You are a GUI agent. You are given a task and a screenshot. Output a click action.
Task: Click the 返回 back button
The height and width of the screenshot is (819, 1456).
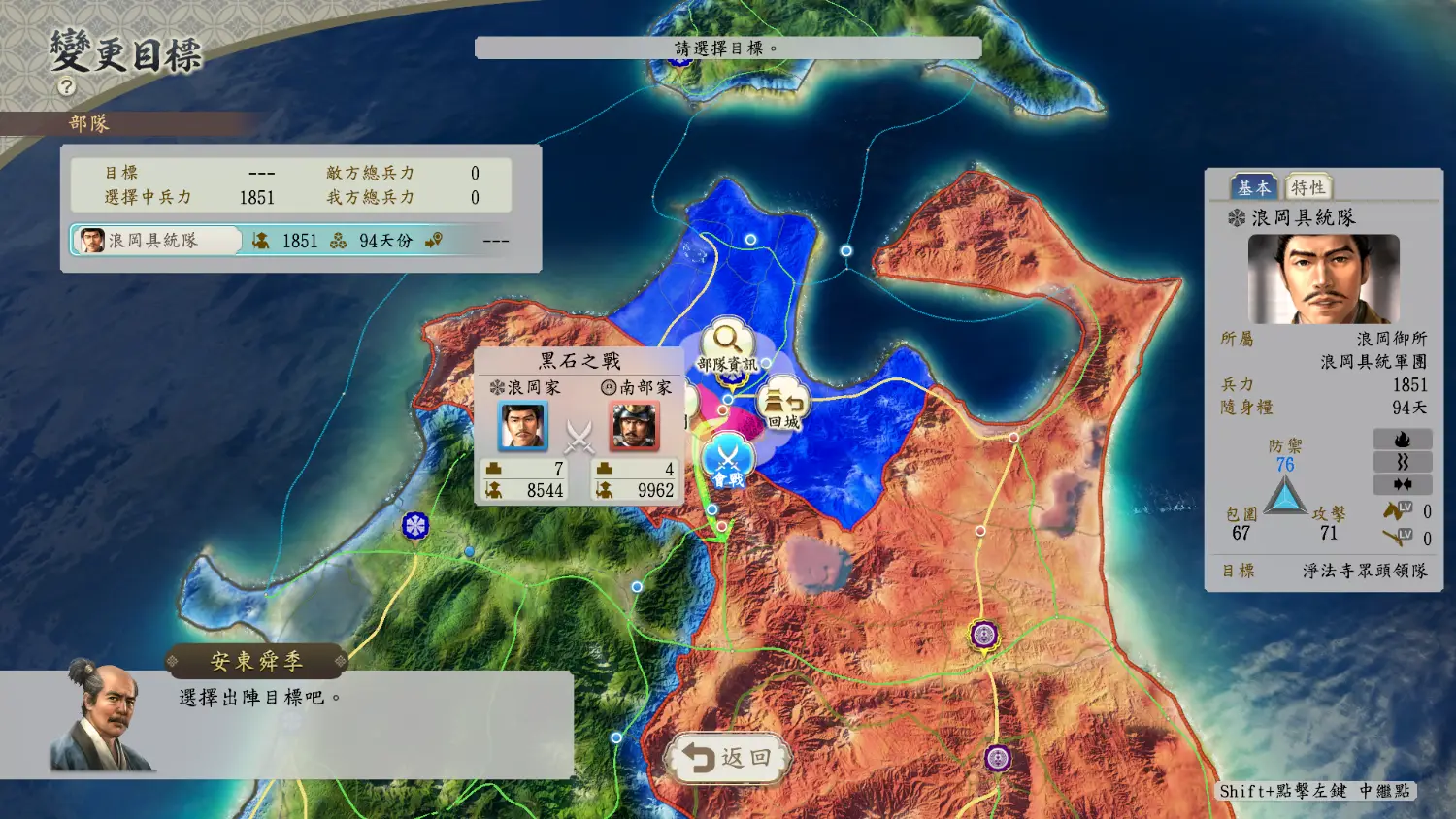[x=728, y=758]
